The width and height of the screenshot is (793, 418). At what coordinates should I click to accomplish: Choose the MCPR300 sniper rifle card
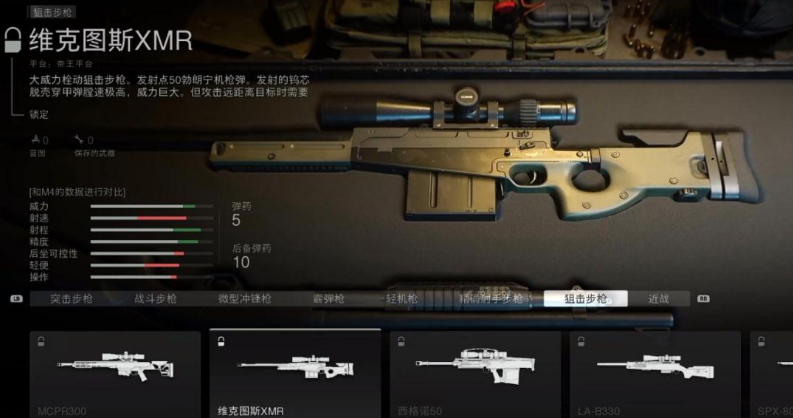coord(114,374)
